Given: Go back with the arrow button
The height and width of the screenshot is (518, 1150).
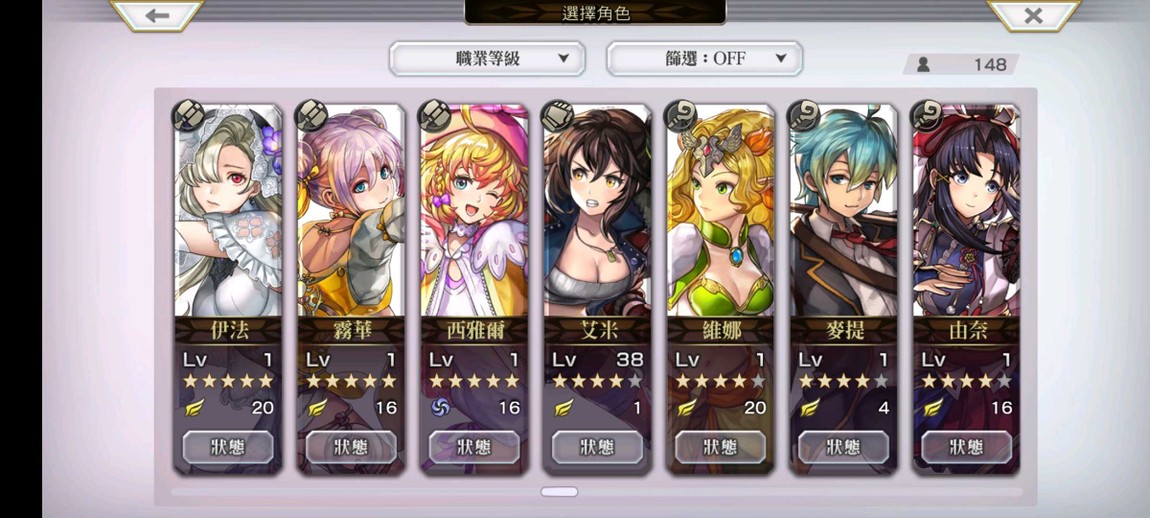Looking at the screenshot, I should (x=157, y=15).
